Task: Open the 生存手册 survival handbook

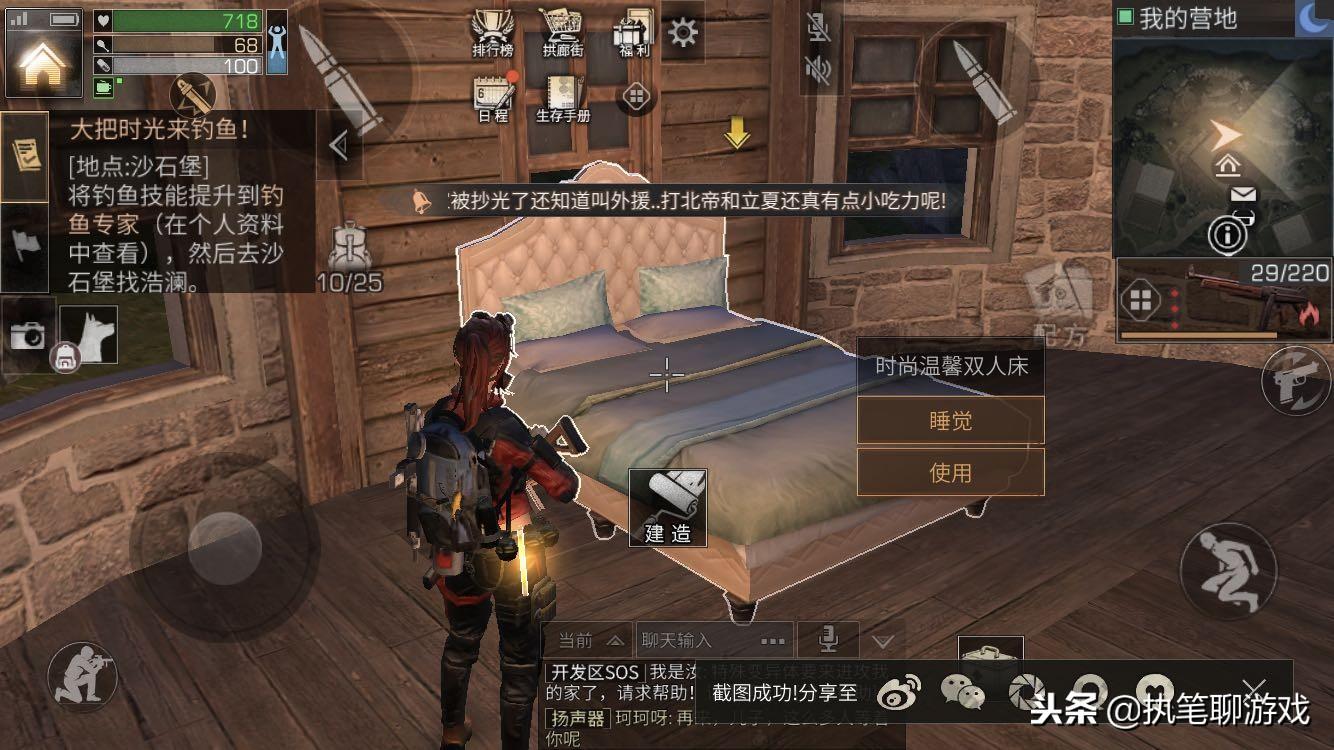Action: 563,98
